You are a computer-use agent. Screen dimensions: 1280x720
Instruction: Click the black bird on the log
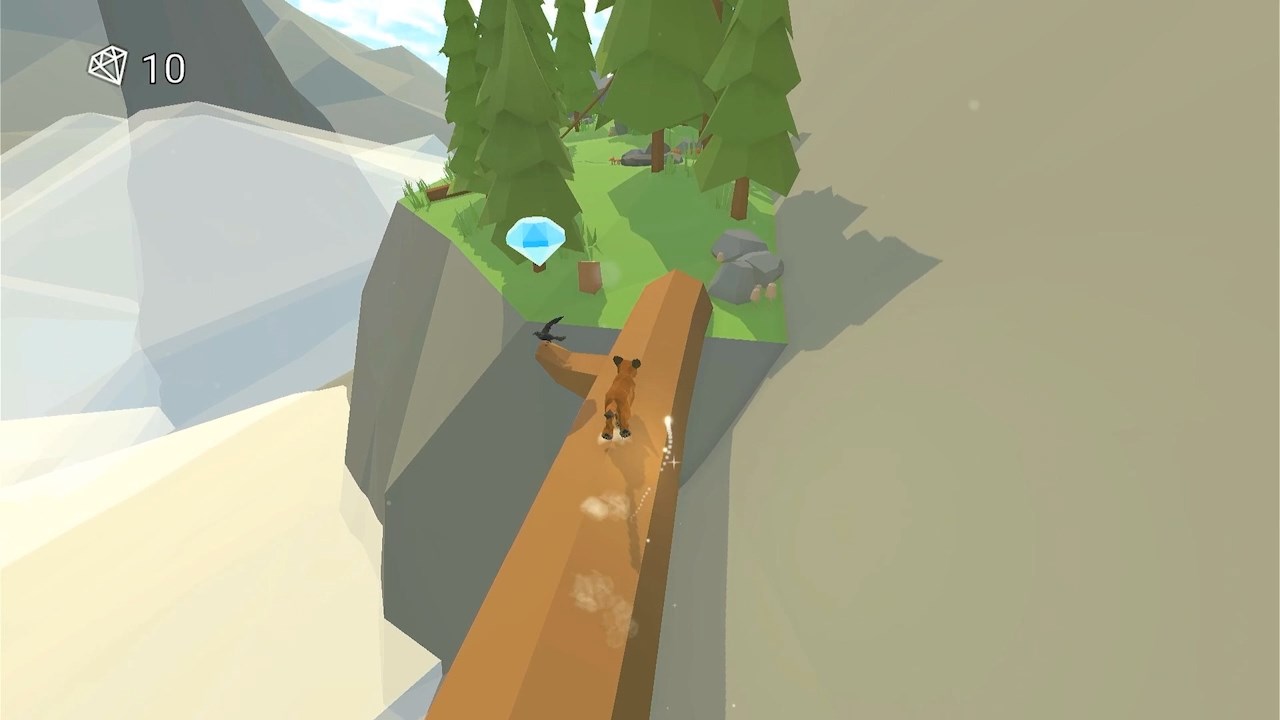click(x=548, y=333)
